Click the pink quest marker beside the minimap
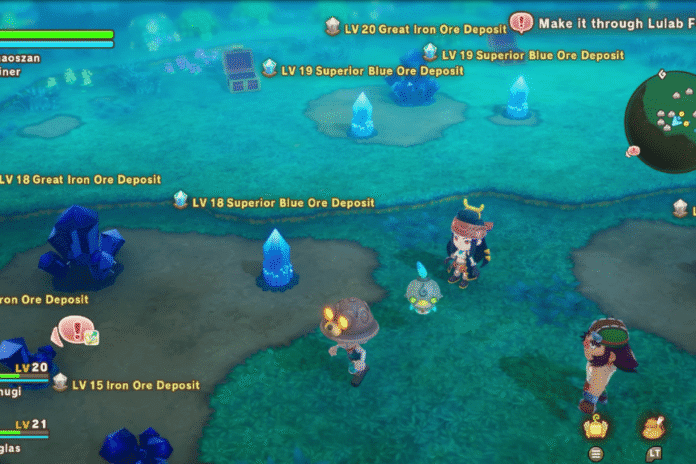Screen dimensions: 696x464 (633, 151)
